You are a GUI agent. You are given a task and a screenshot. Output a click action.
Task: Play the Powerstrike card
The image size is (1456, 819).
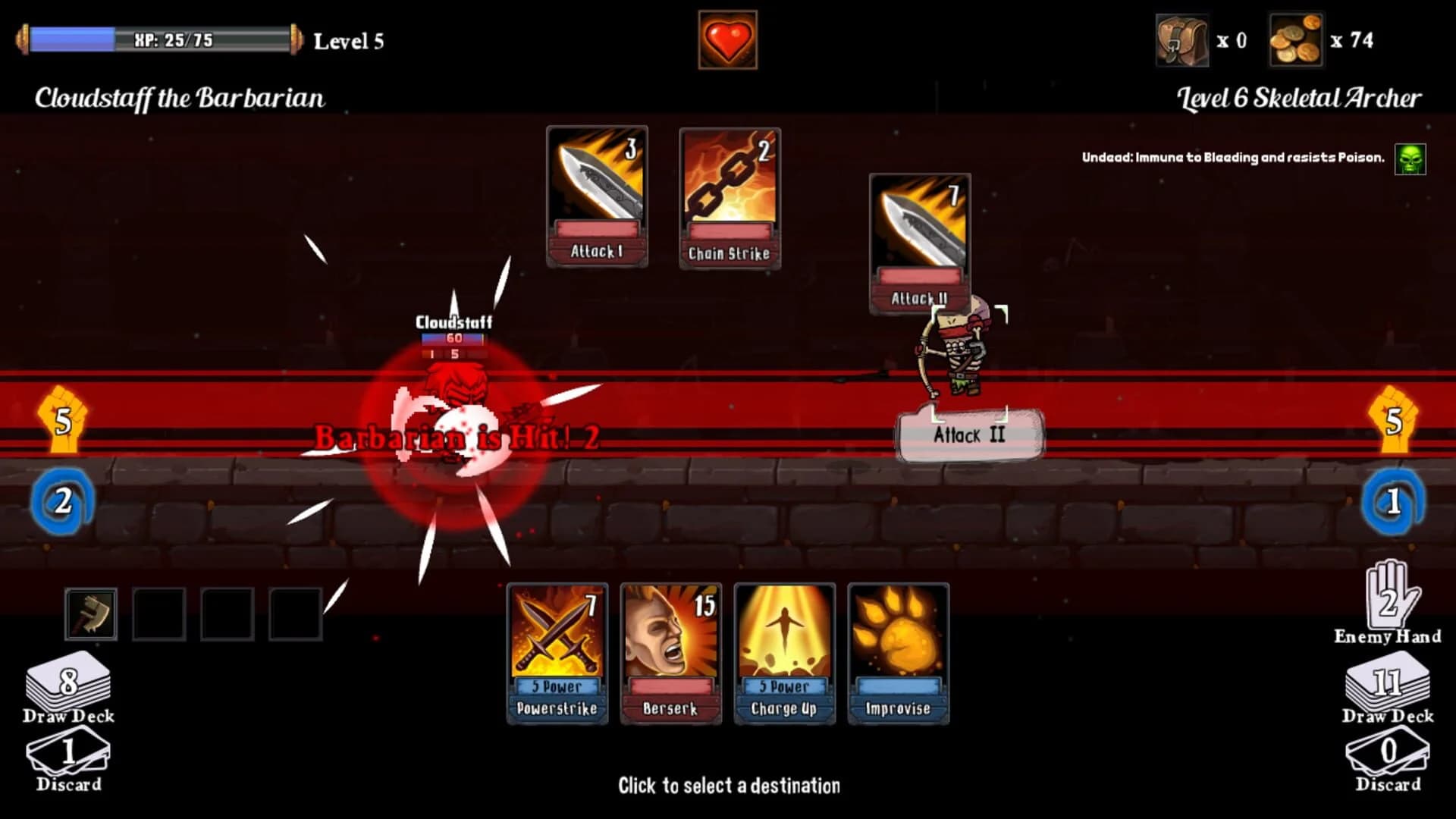pos(557,654)
